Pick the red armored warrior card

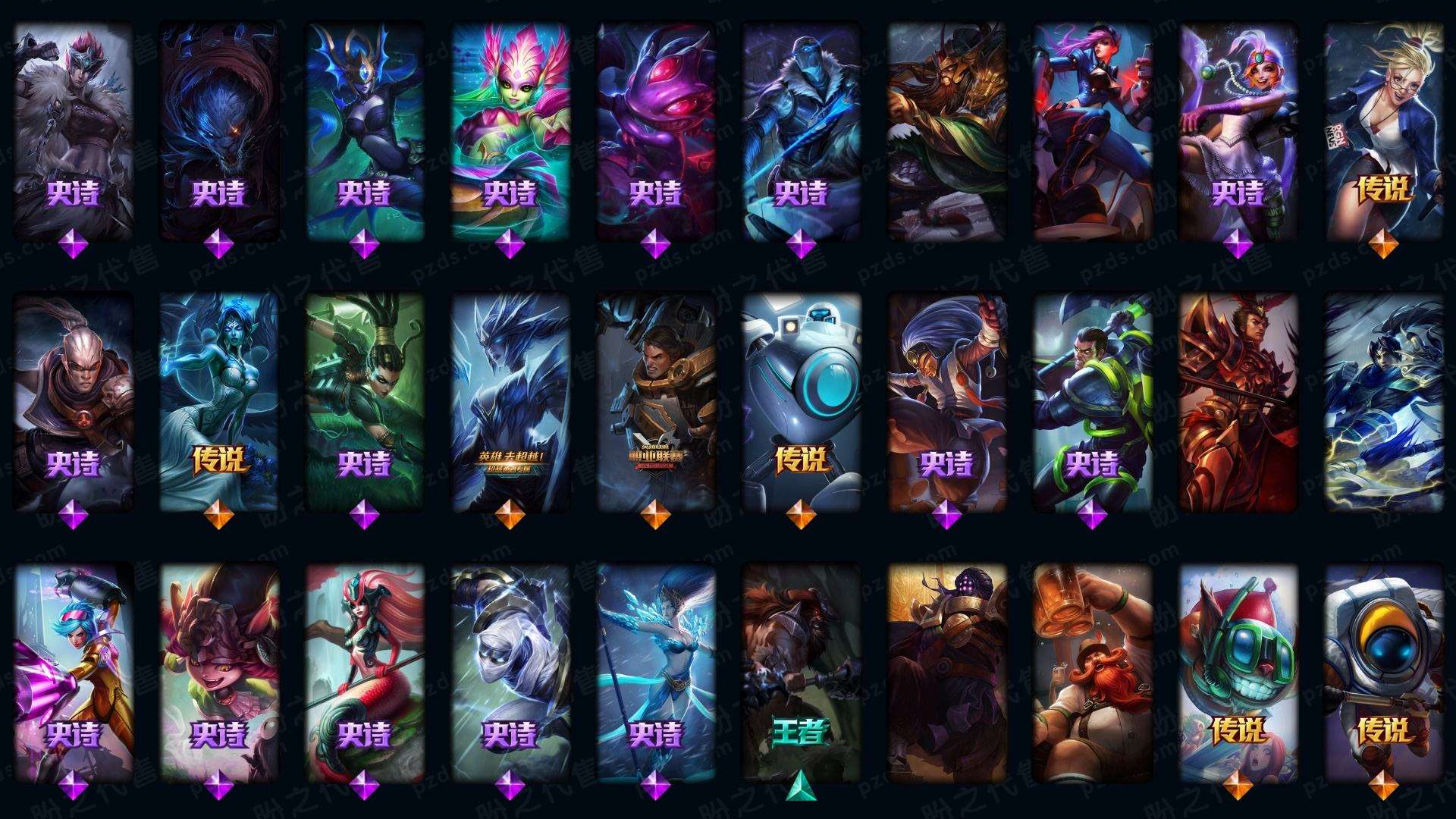(x=1238, y=402)
